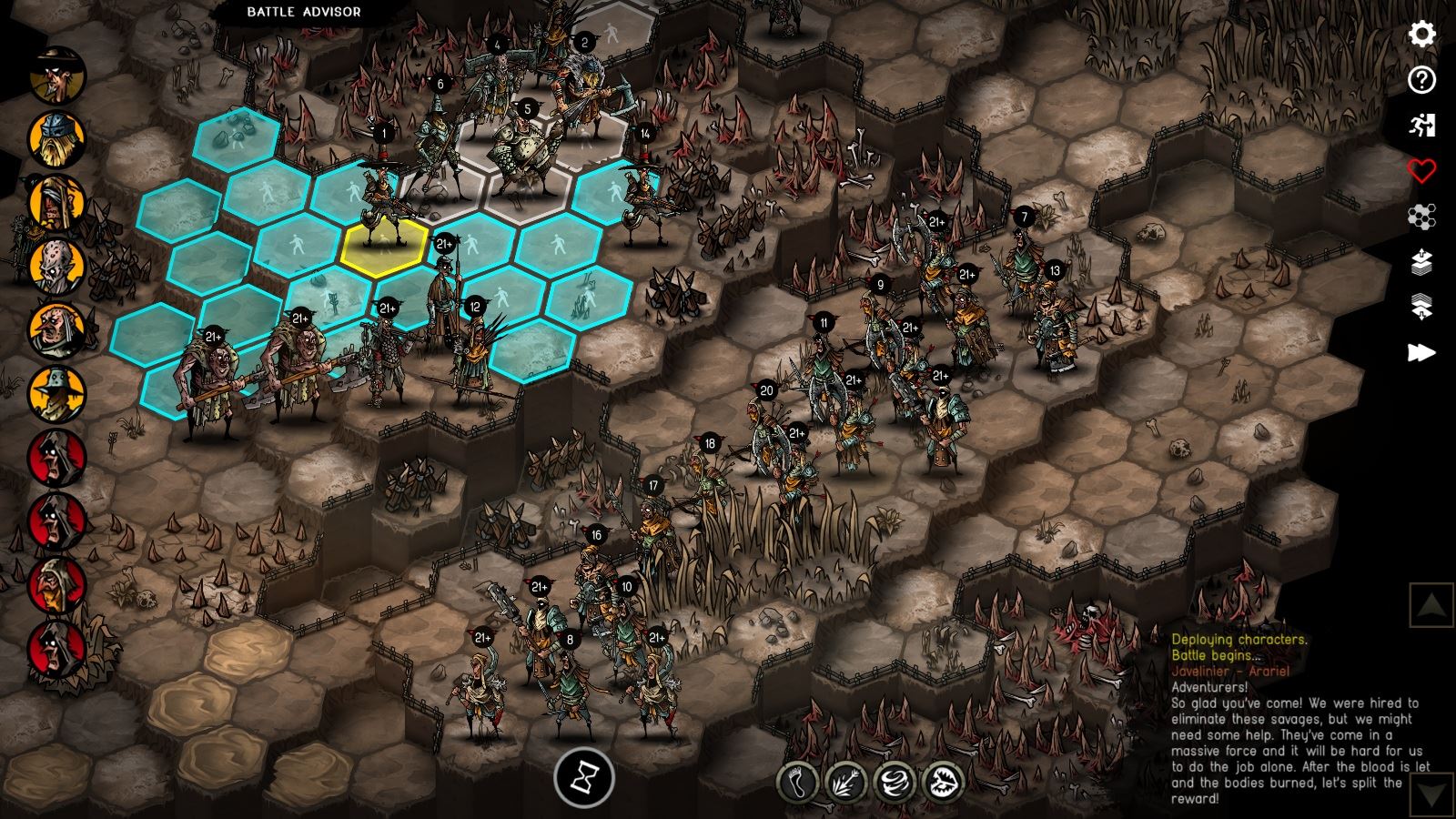Select the footprint move ability
This screenshot has width=1456, height=819.
pos(798,782)
